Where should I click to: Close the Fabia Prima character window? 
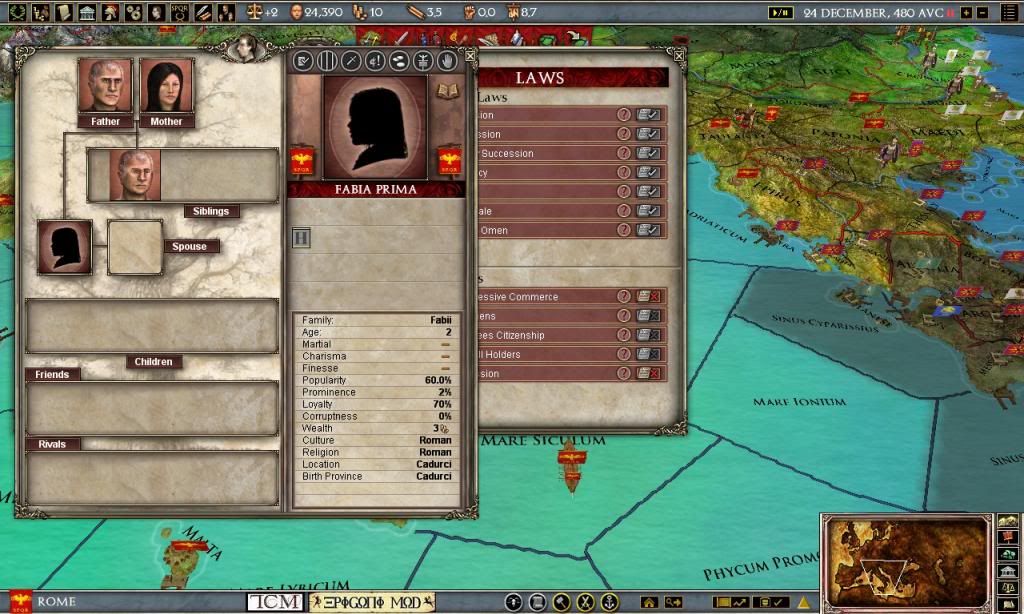point(471,56)
